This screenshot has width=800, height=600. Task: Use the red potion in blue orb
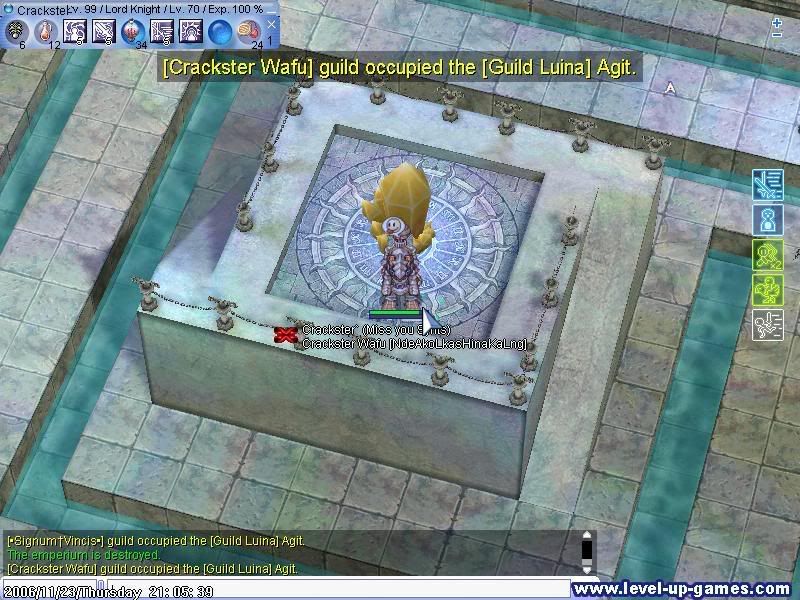click(132, 31)
